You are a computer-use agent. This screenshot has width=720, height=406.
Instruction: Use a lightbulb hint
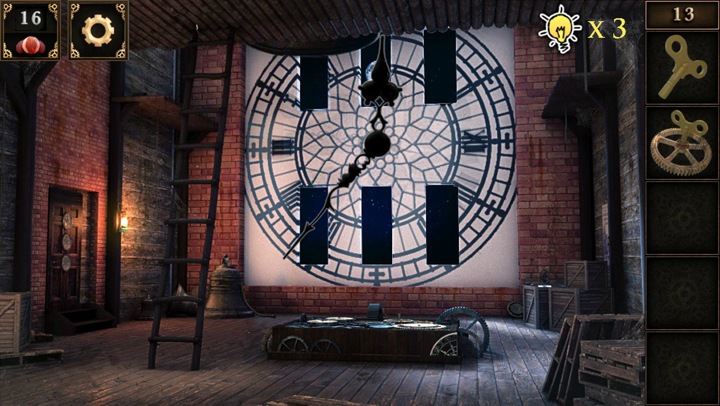point(560,28)
